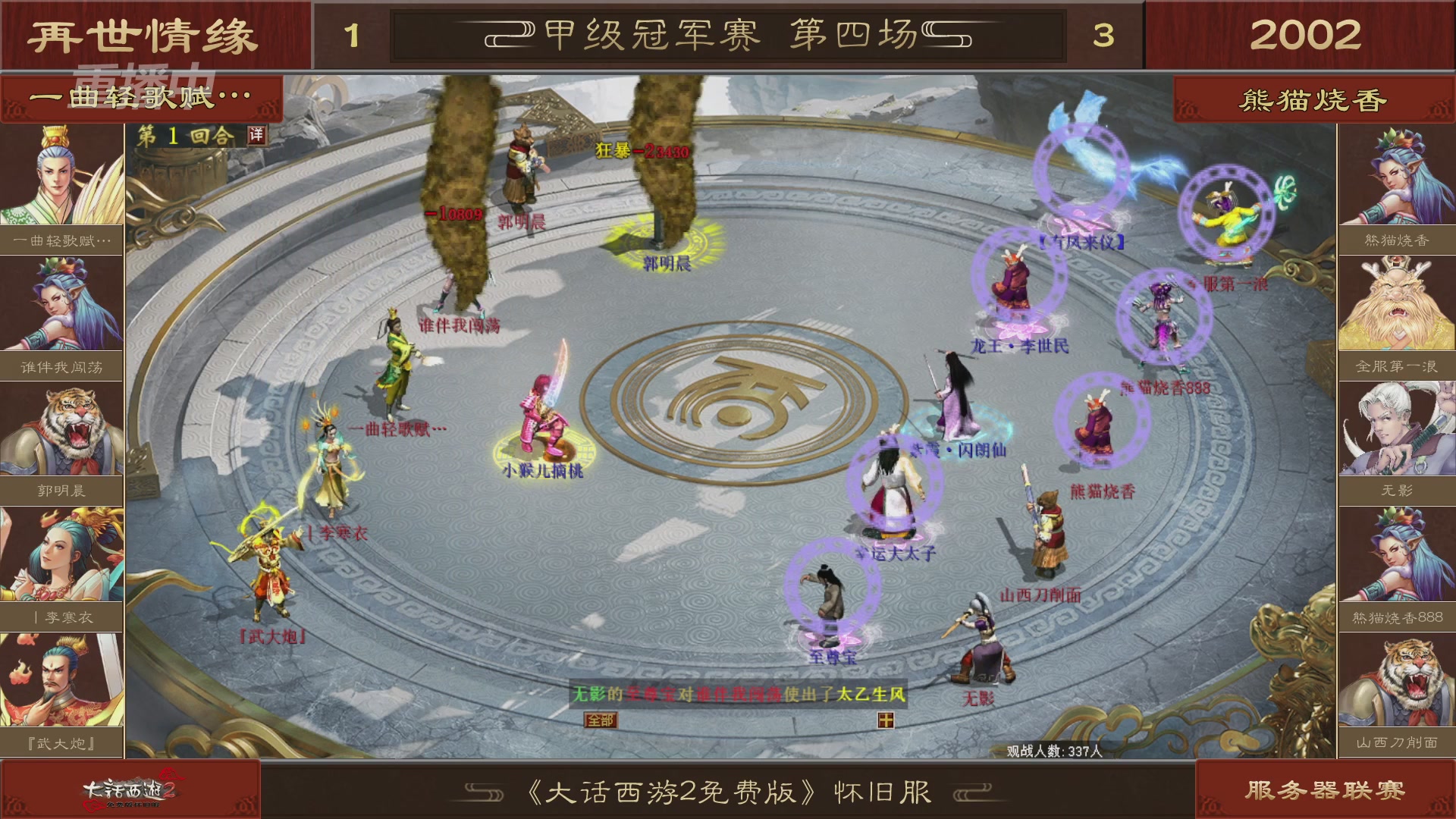Click the 全服第一浪 portrait on the right
Screen dimensions: 1456x819
(1395, 302)
